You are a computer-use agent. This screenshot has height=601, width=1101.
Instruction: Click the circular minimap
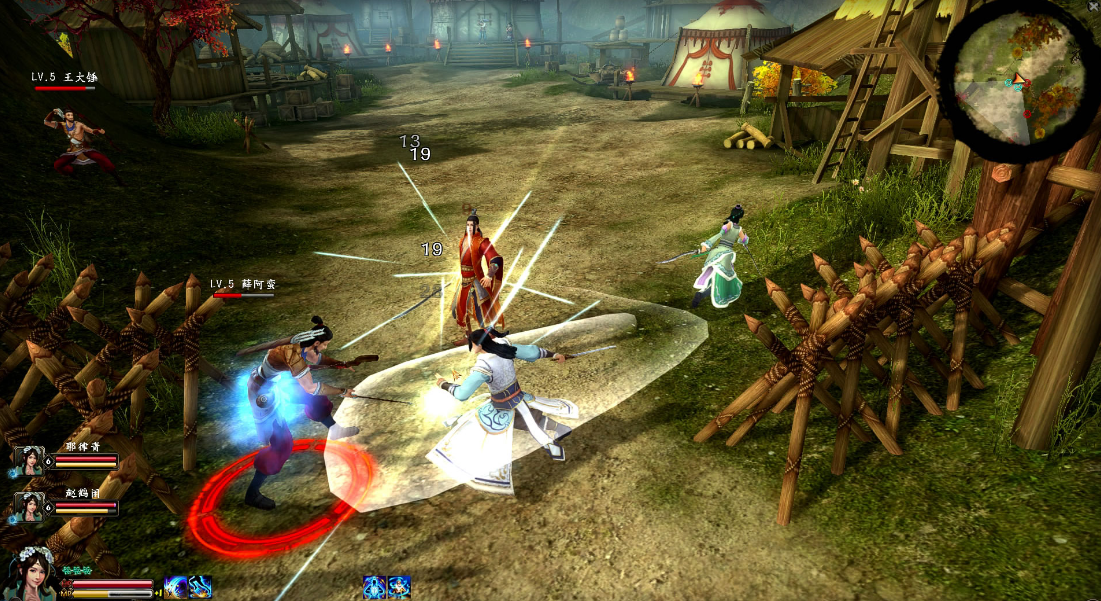coord(1017,81)
